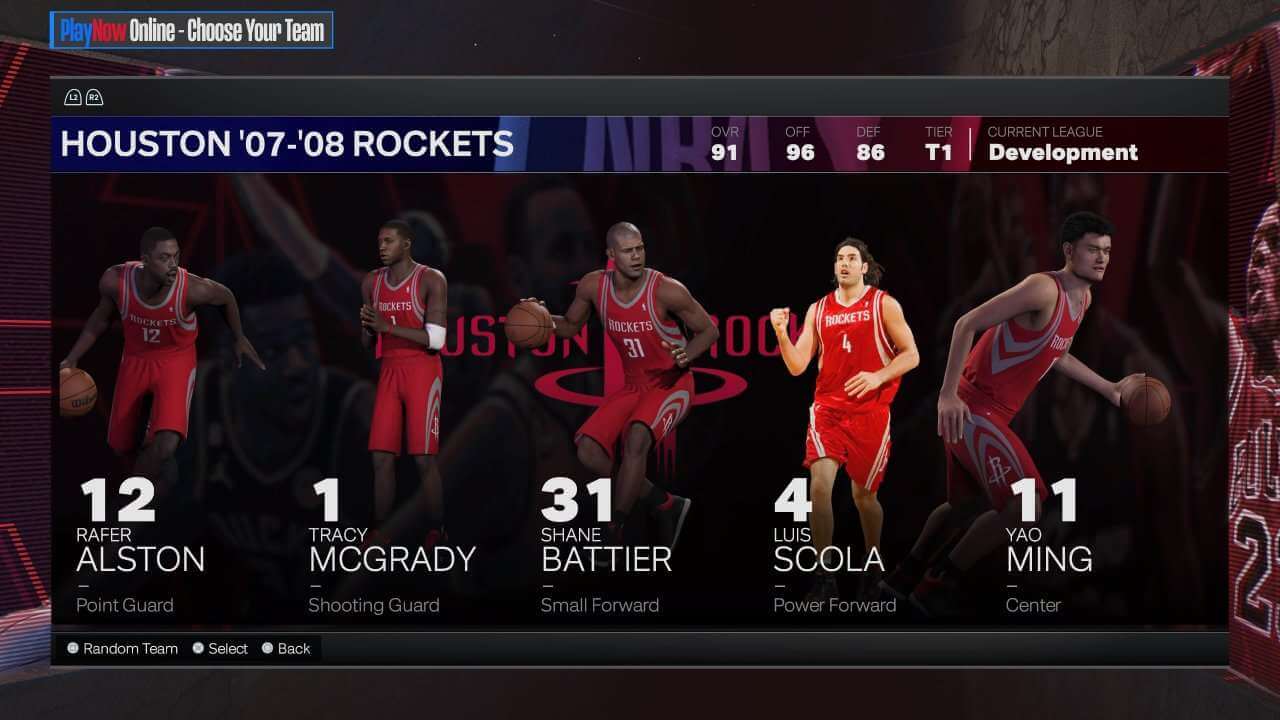Click Luis Scola's jersey number 4
The image size is (1280, 720).
pyautogui.click(x=791, y=497)
